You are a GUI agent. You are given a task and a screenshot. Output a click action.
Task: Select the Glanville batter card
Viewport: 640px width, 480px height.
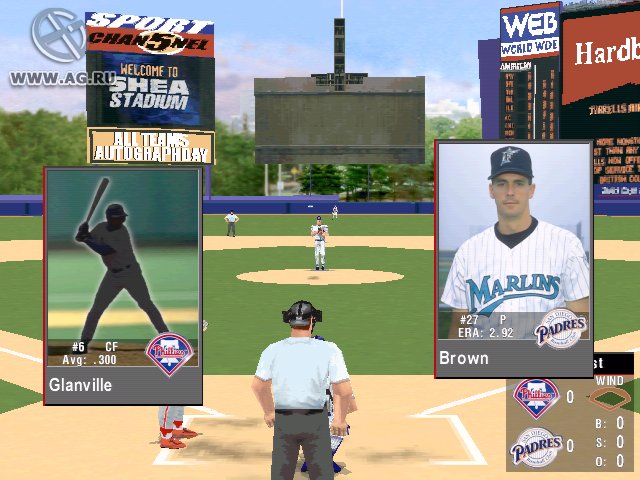point(123,285)
